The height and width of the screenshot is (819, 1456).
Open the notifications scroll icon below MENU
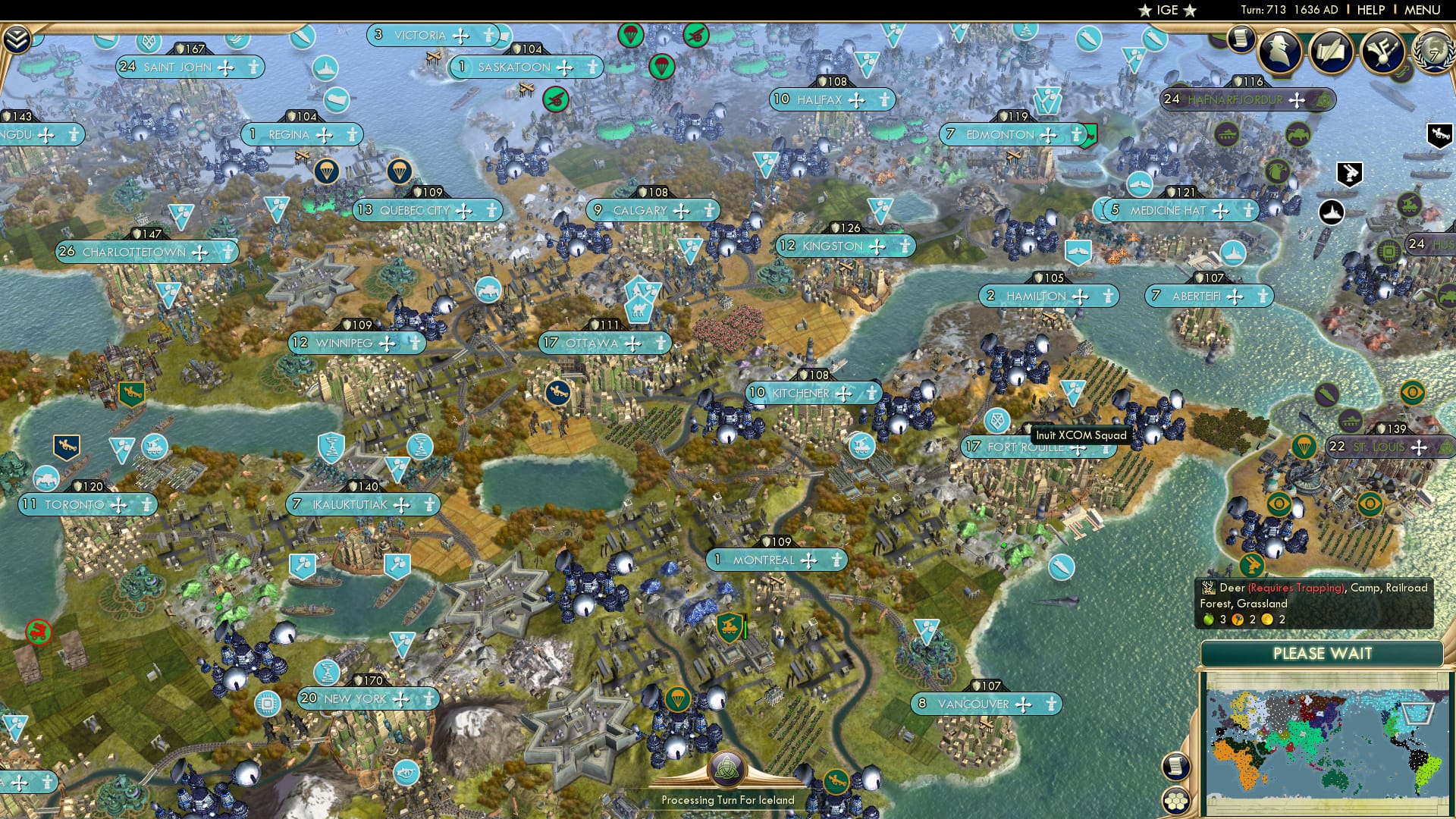[x=1241, y=39]
